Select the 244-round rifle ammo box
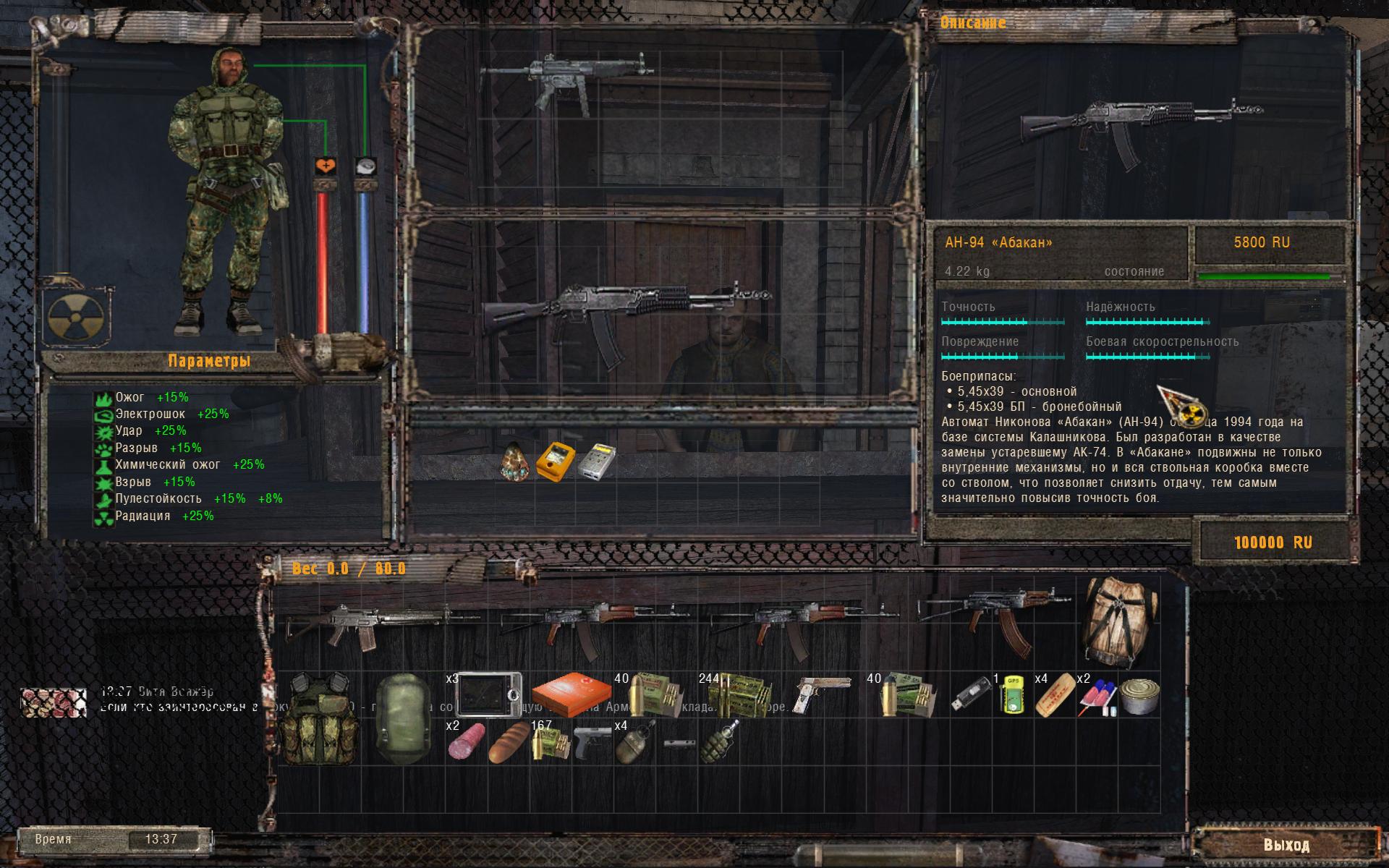This screenshot has height=868, width=1389. 739,696
